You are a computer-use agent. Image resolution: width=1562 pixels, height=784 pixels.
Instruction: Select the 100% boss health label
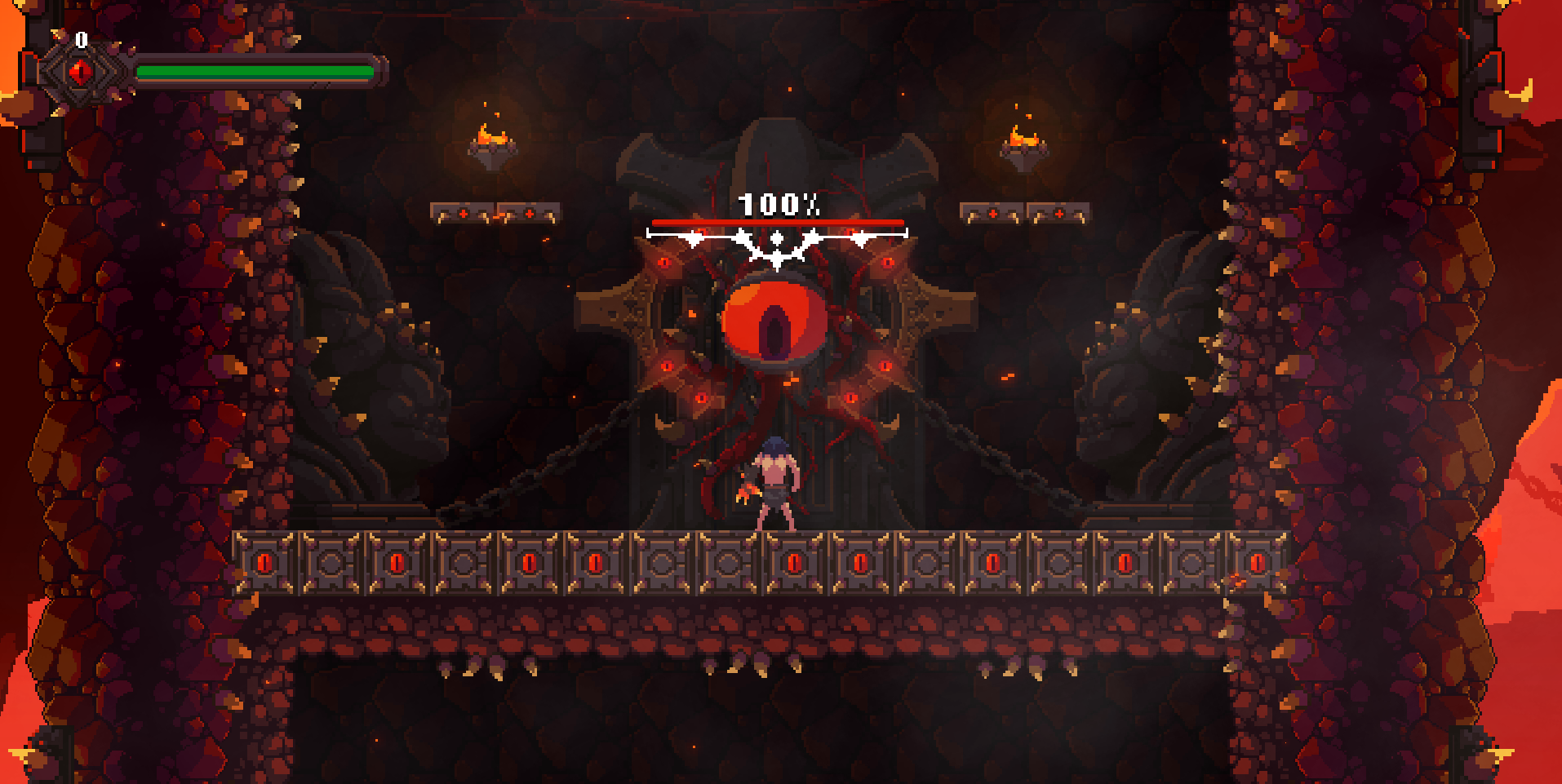click(x=778, y=203)
